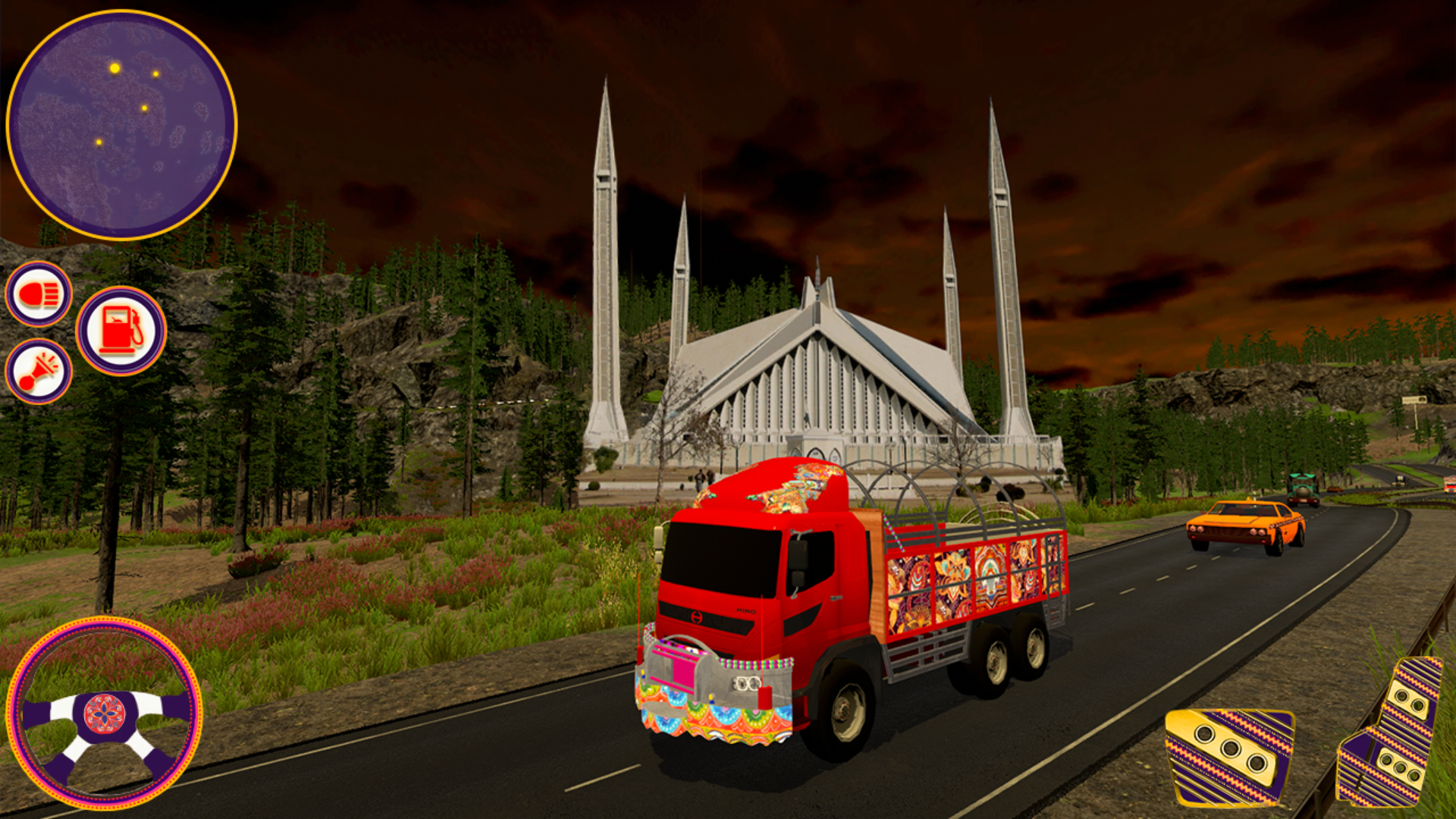
Task: Tap a yellow waypoint dot on the minimap
Action: click(115, 67)
